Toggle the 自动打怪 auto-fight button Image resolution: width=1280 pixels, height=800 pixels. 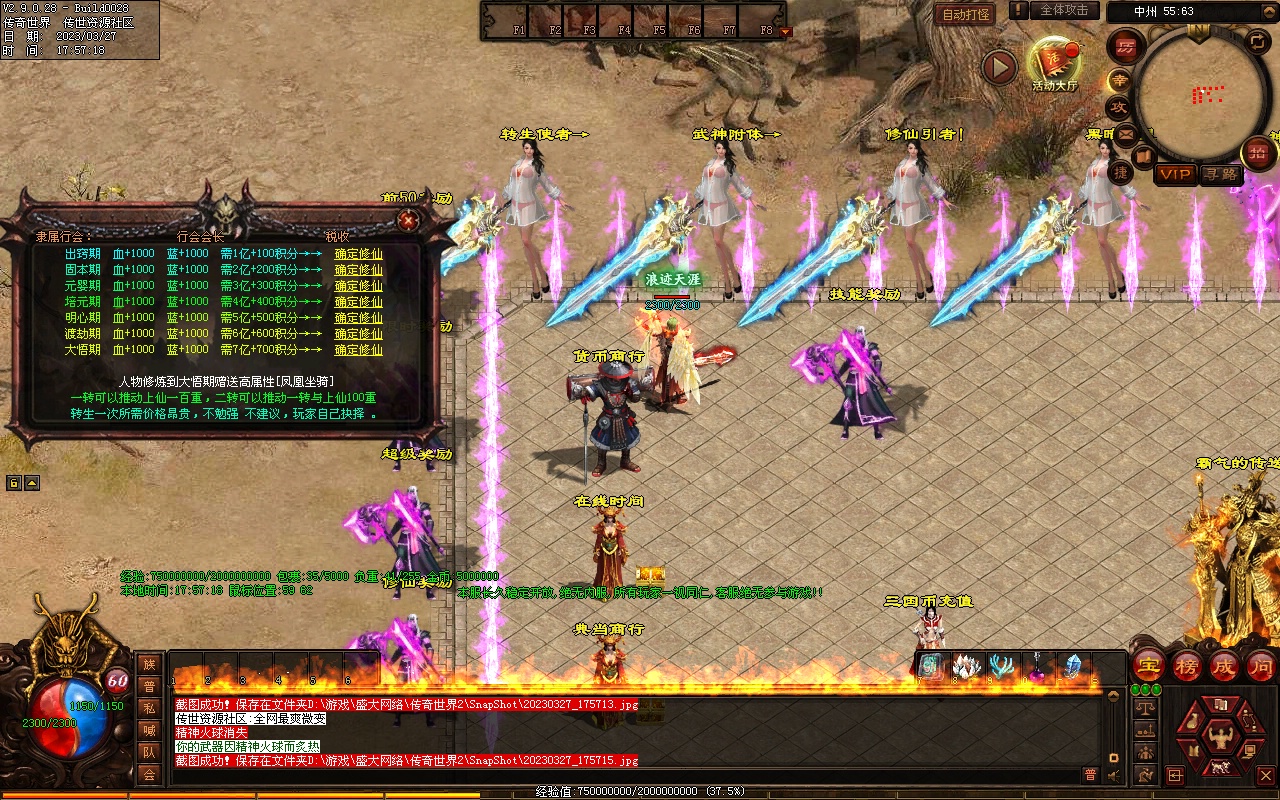[x=965, y=14]
